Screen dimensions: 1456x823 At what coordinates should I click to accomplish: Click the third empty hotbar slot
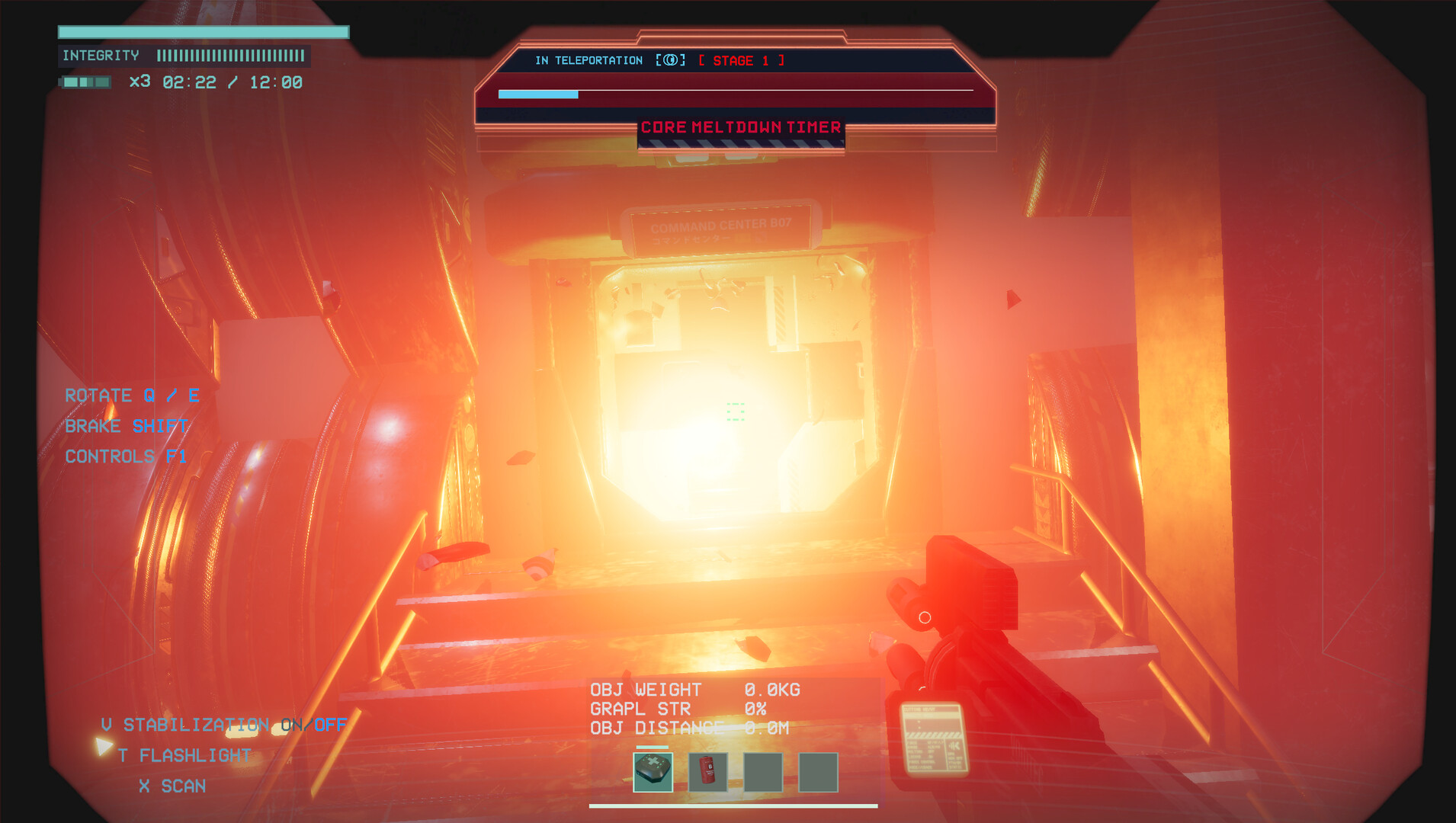coord(762,772)
